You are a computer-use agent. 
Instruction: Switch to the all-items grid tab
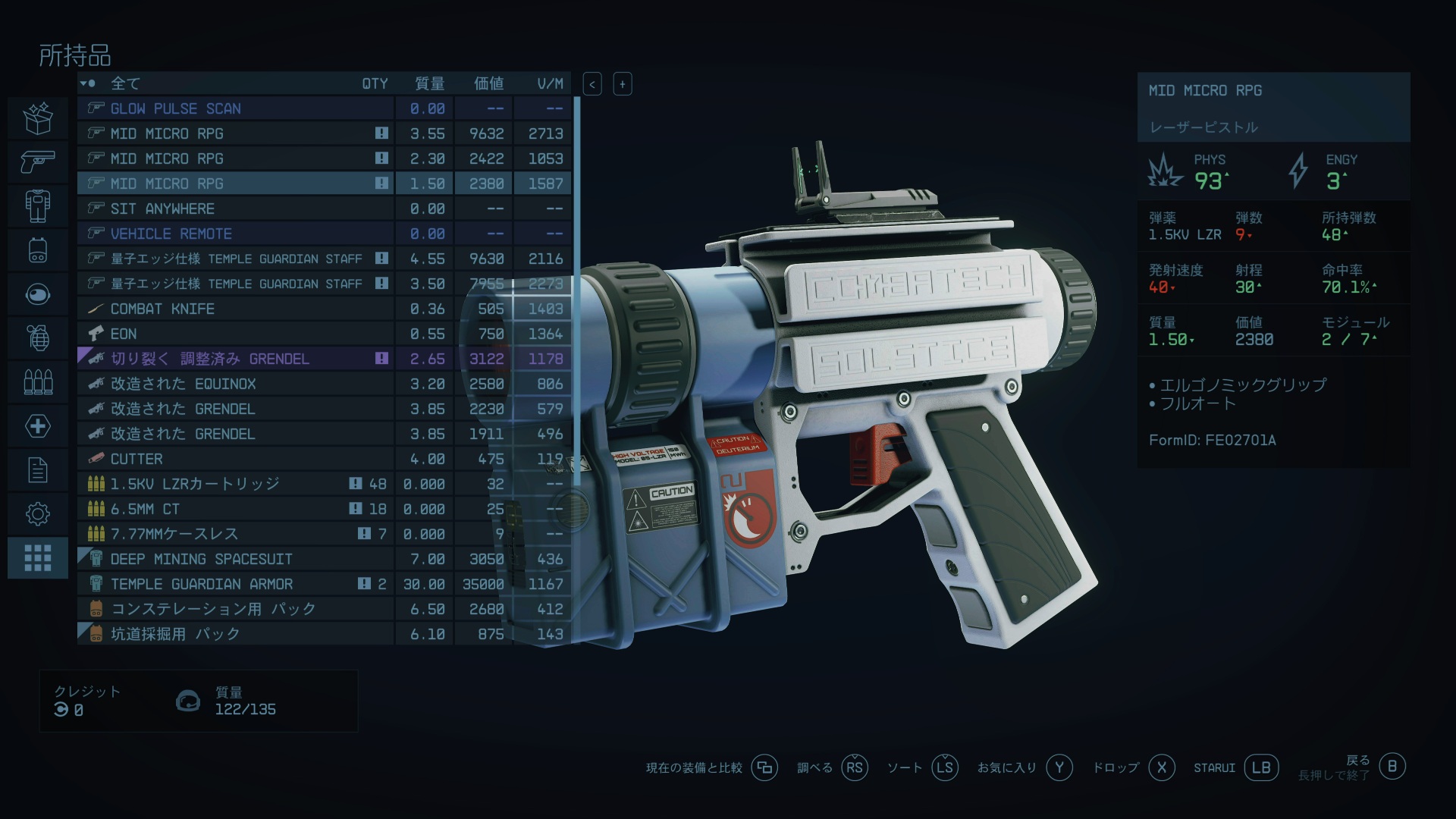[x=38, y=557]
